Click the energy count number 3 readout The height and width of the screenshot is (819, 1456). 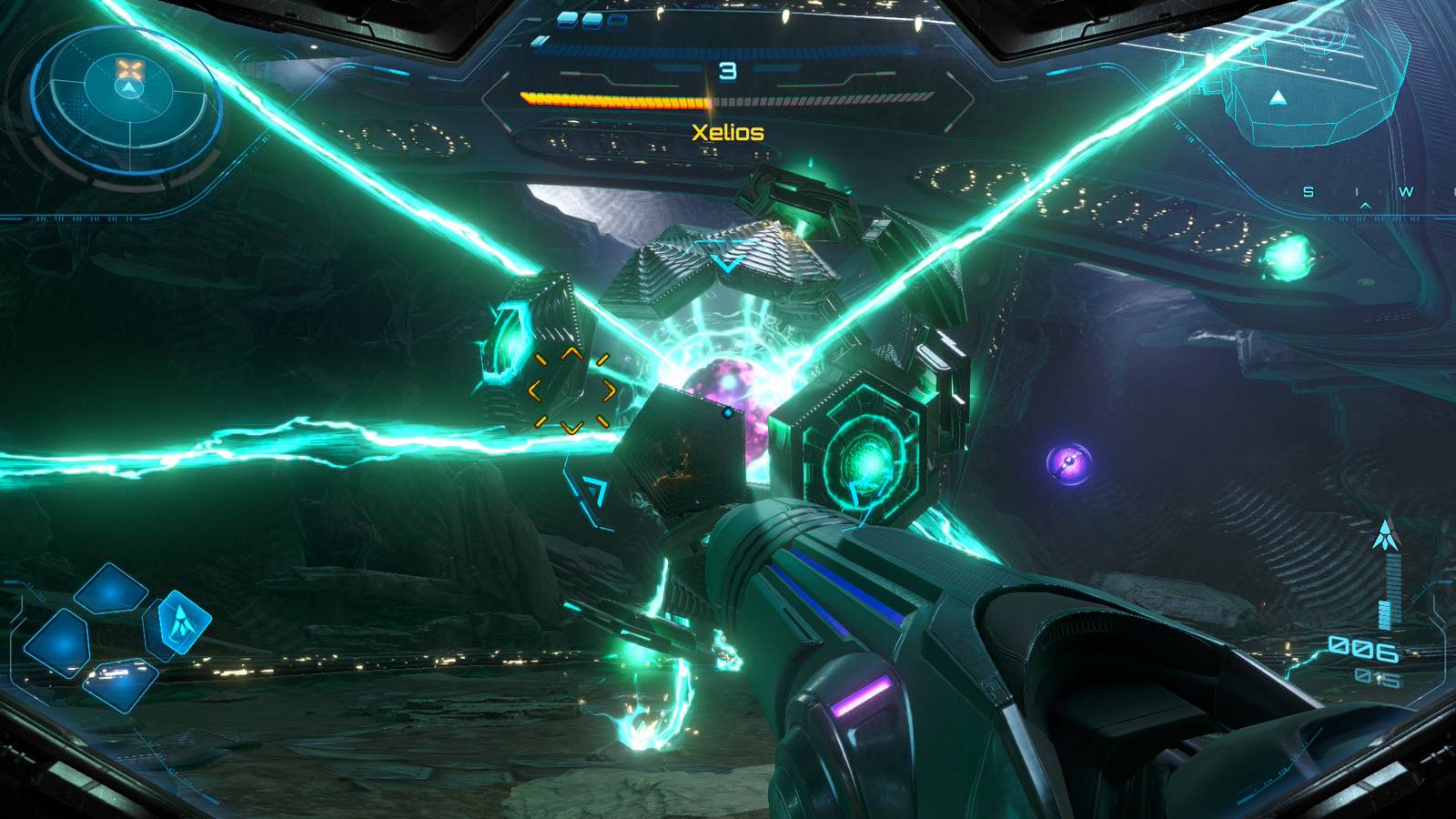[x=728, y=70]
